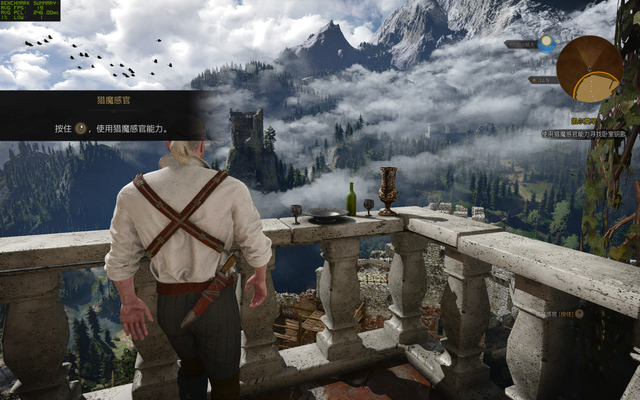Click the benchmark summary overlay
Viewport: 640px width, 400px height.
click(30, 10)
